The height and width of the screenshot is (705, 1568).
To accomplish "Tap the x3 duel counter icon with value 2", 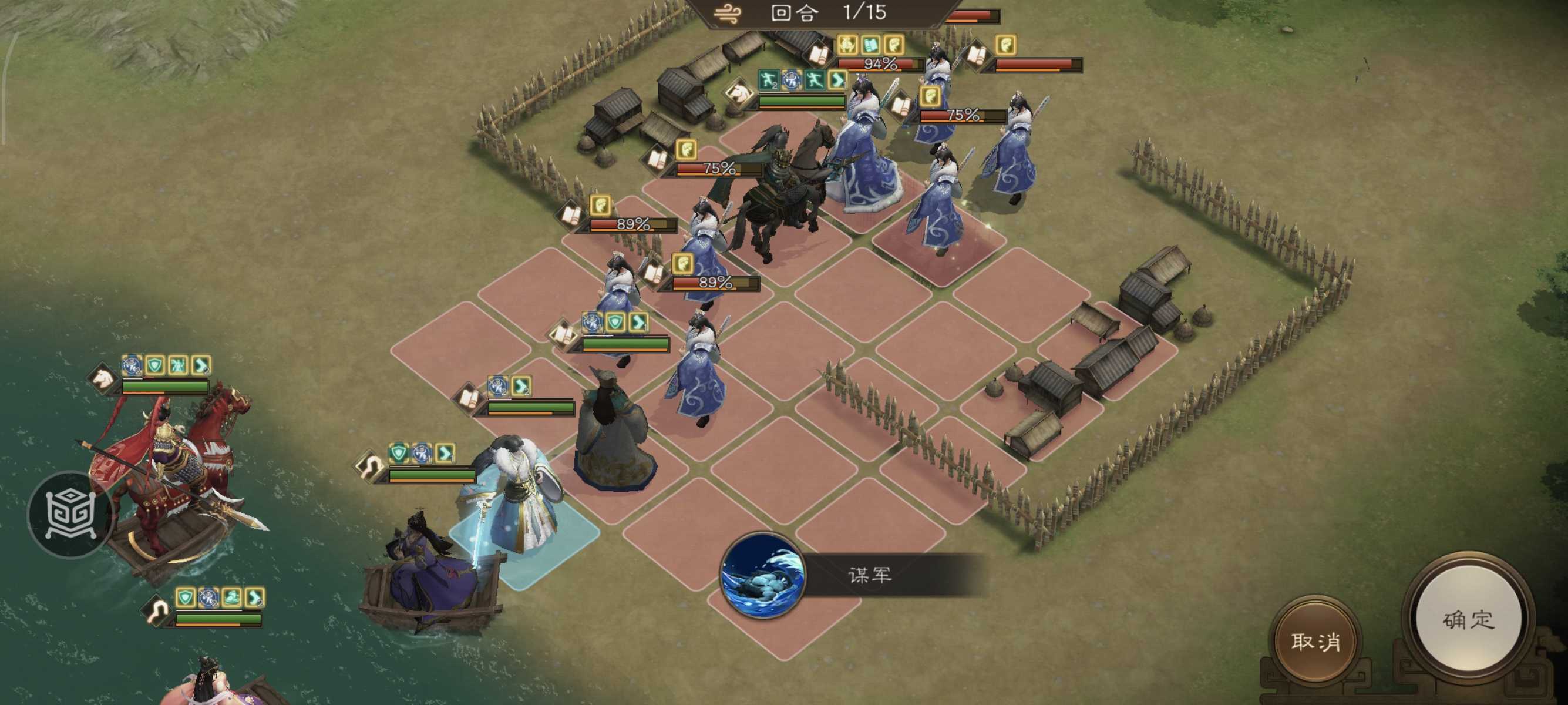I will 498,387.
